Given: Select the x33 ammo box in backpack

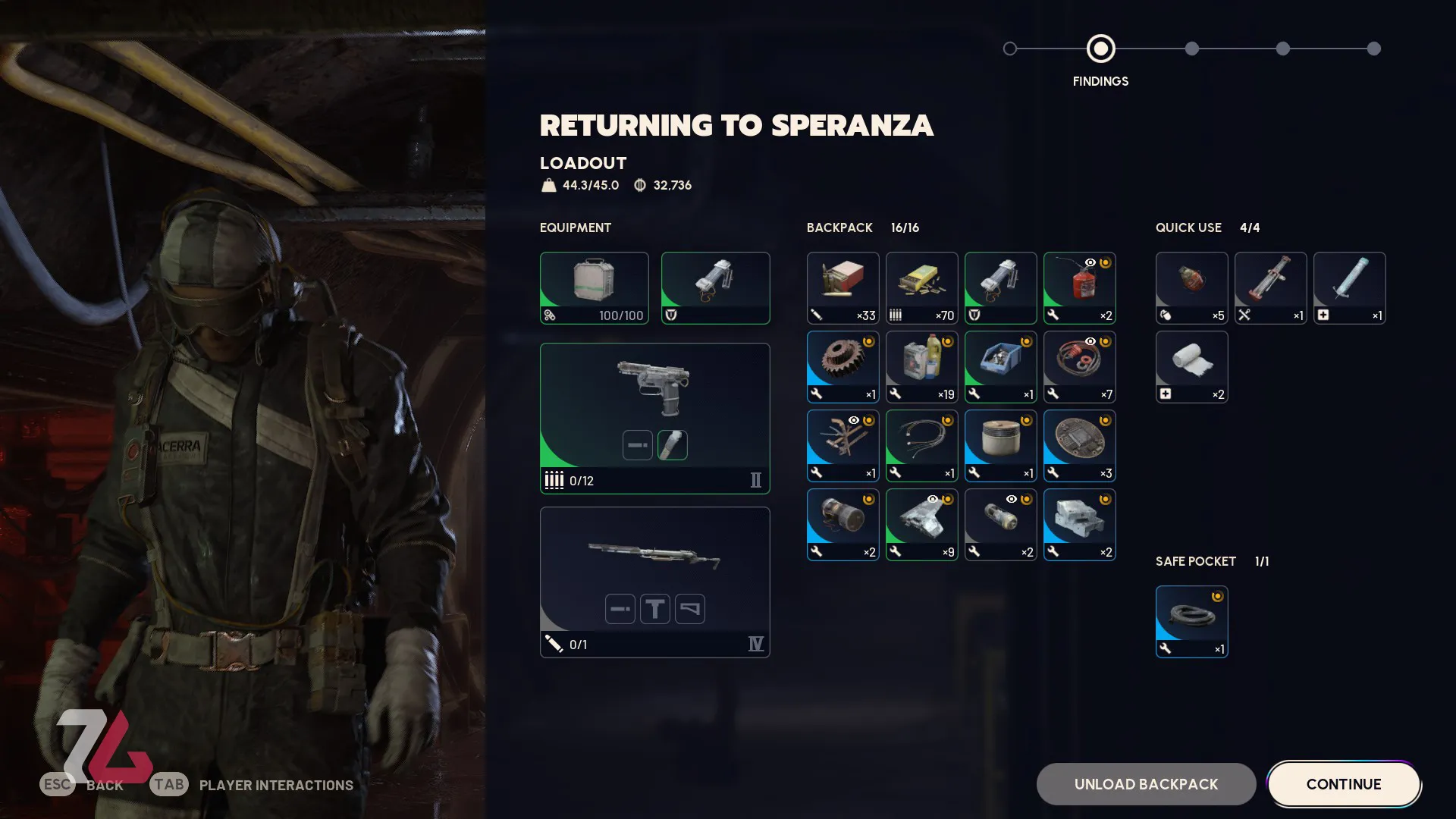Looking at the screenshot, I should click(x=843, y=288).
